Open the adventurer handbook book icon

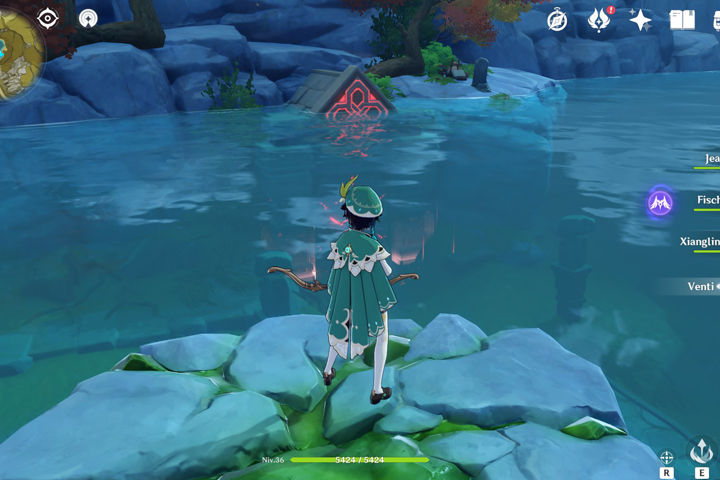[x=682, y=20]
